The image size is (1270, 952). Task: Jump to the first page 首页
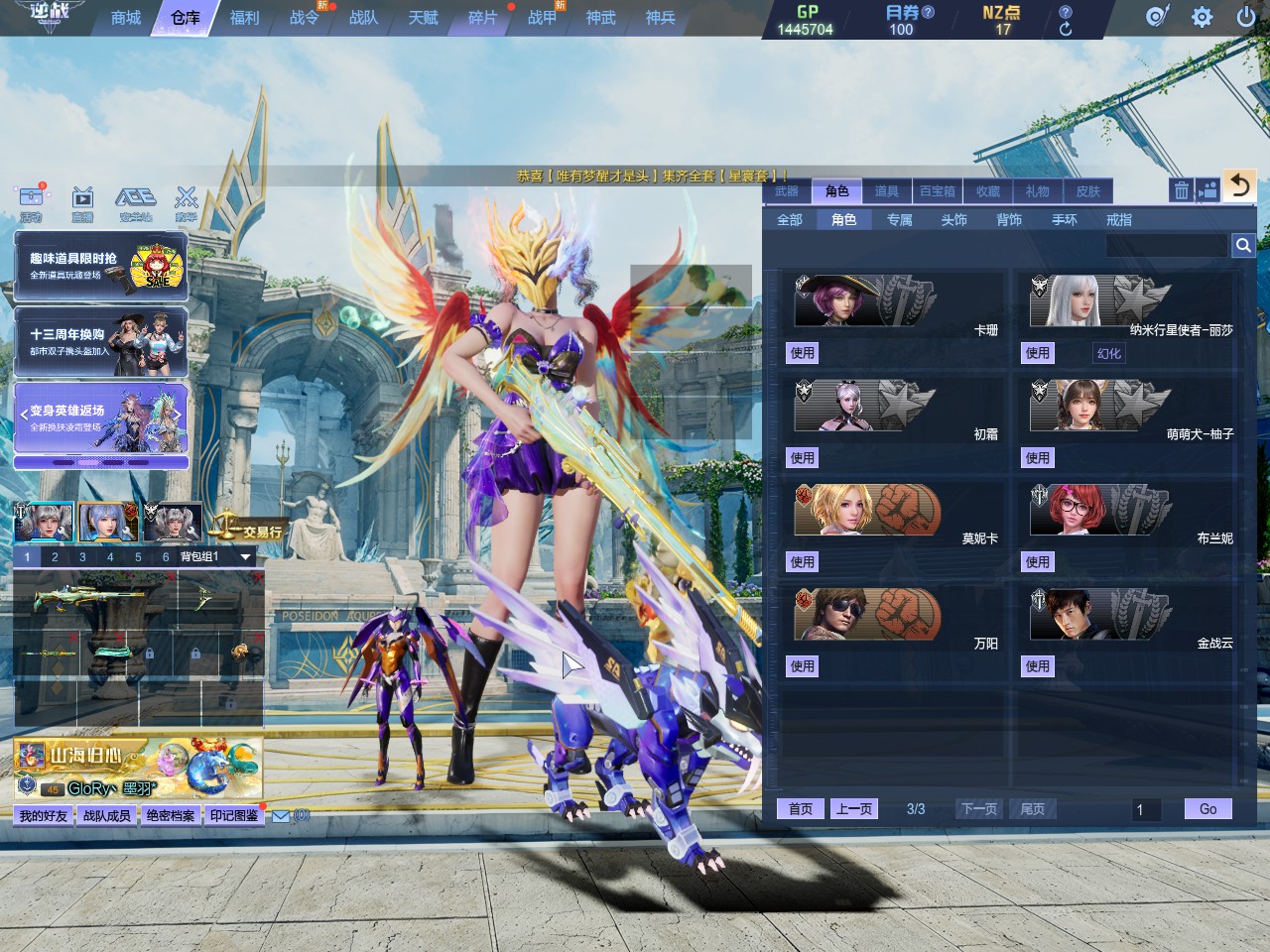(x=801, y=809)
